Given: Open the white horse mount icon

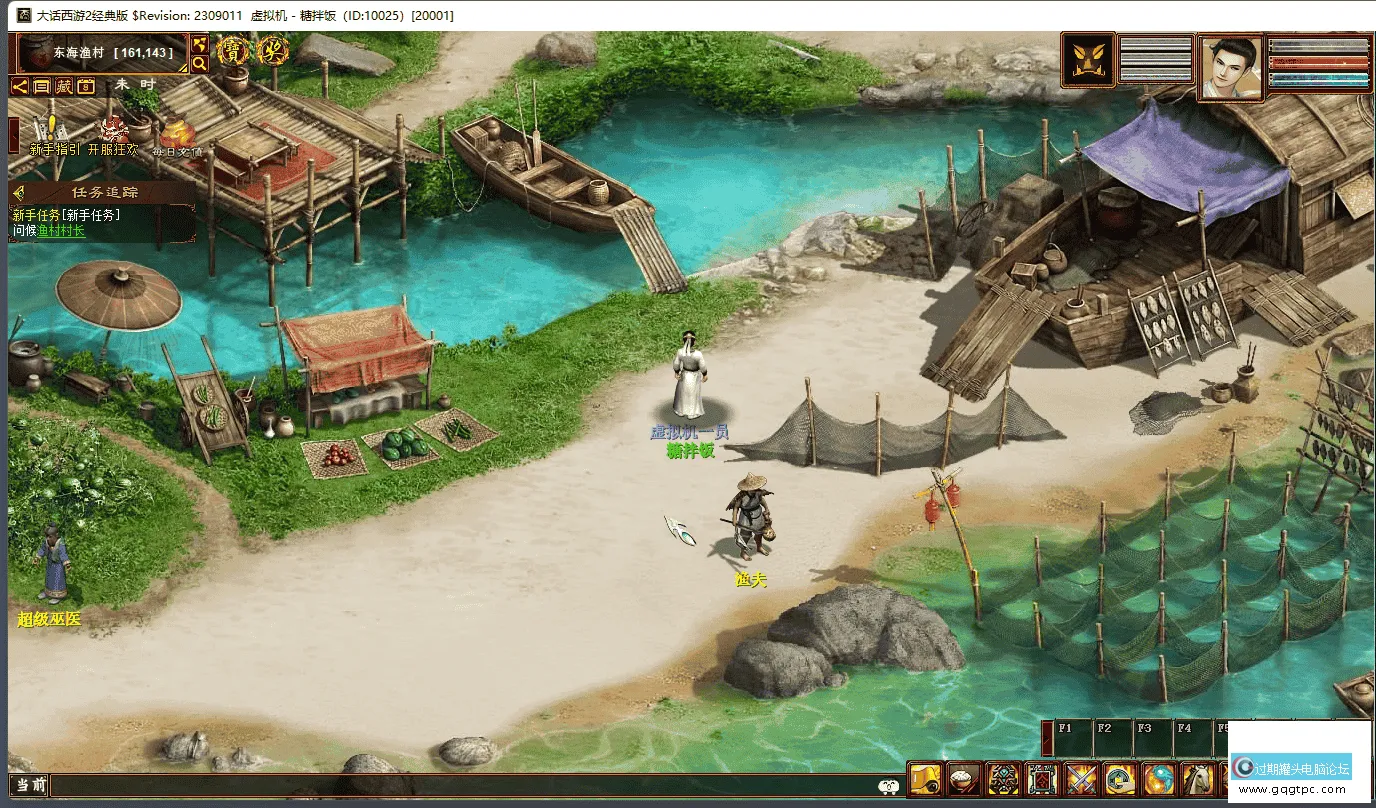Looking at the screenshot, I should (x=1198, y=778).
